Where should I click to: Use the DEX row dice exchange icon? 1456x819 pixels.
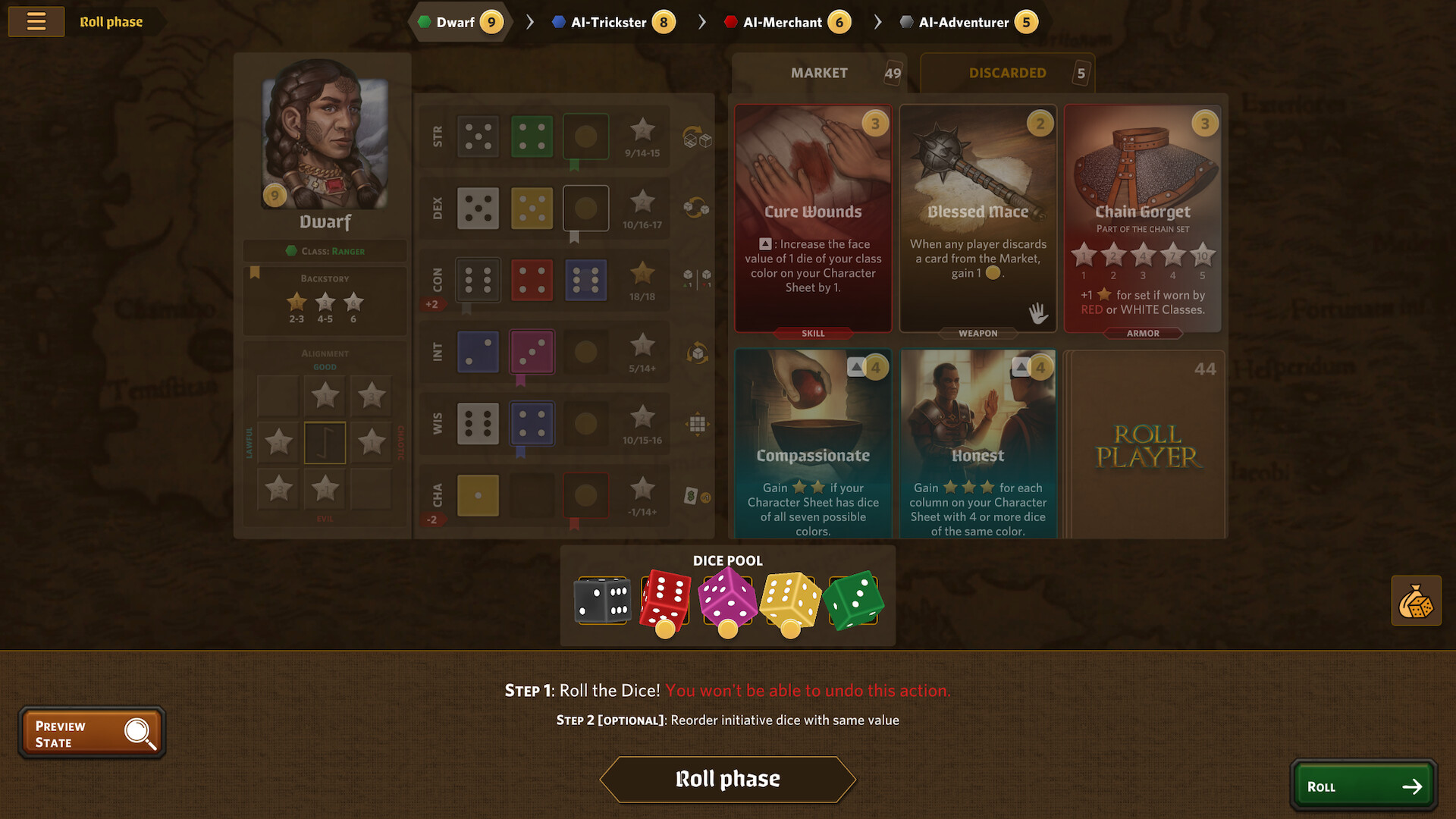(x=696, y=206)
